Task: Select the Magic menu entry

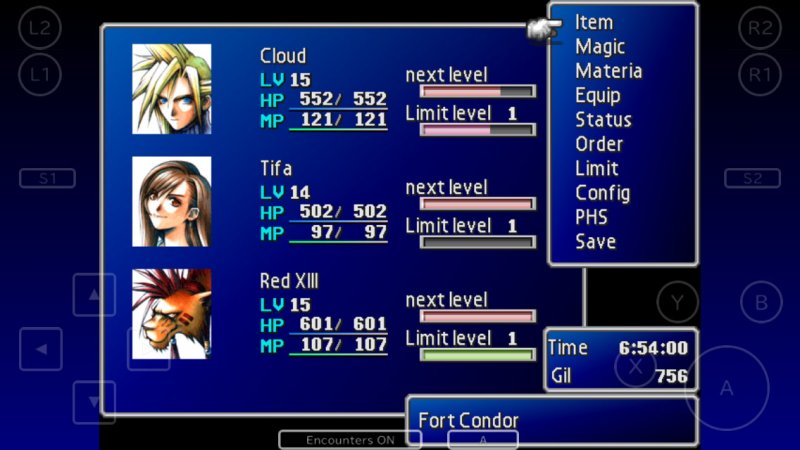Action: [x=600, y=46]
